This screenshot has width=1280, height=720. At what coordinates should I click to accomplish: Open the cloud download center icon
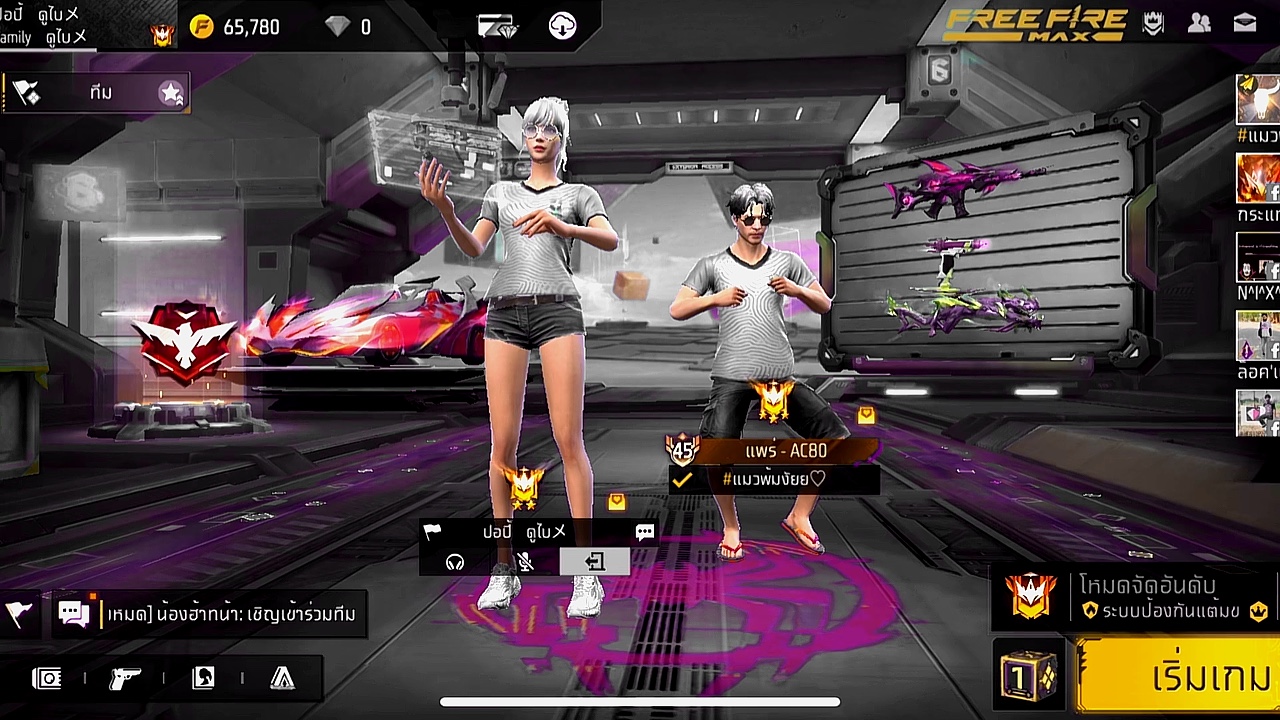coord(563,27)
